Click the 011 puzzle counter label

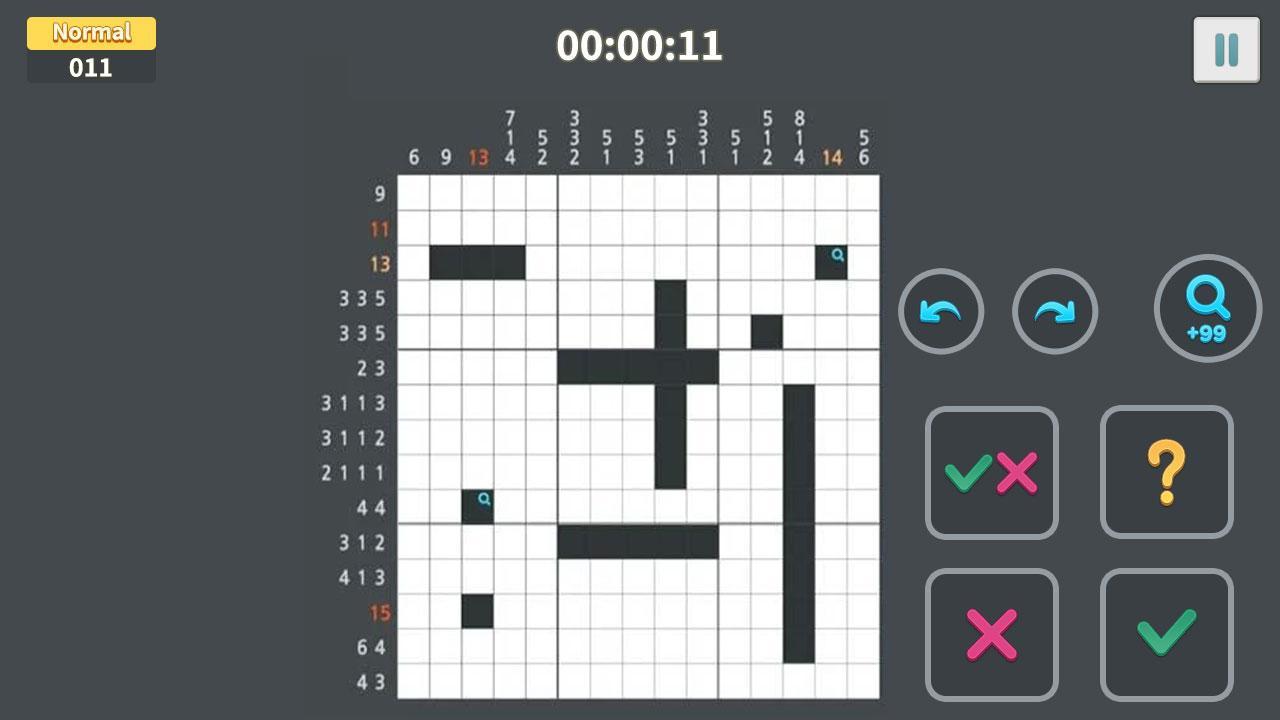point(90,69)
